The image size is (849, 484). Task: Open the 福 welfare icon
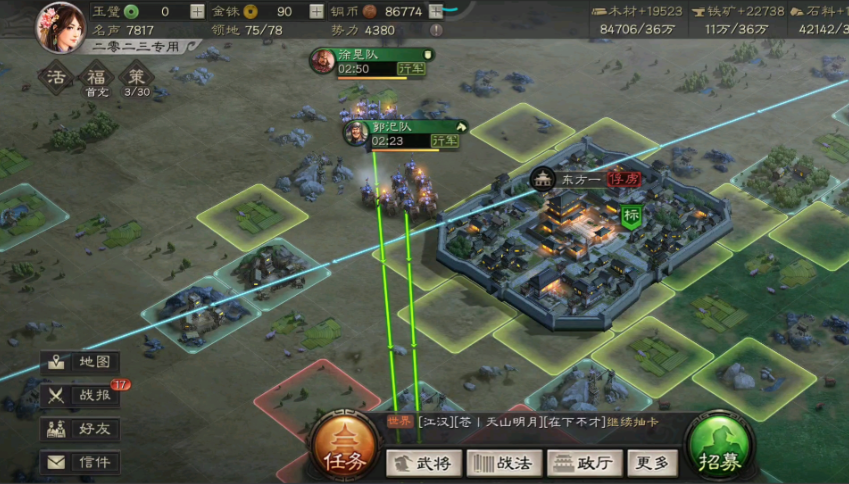tap(96, 78)
